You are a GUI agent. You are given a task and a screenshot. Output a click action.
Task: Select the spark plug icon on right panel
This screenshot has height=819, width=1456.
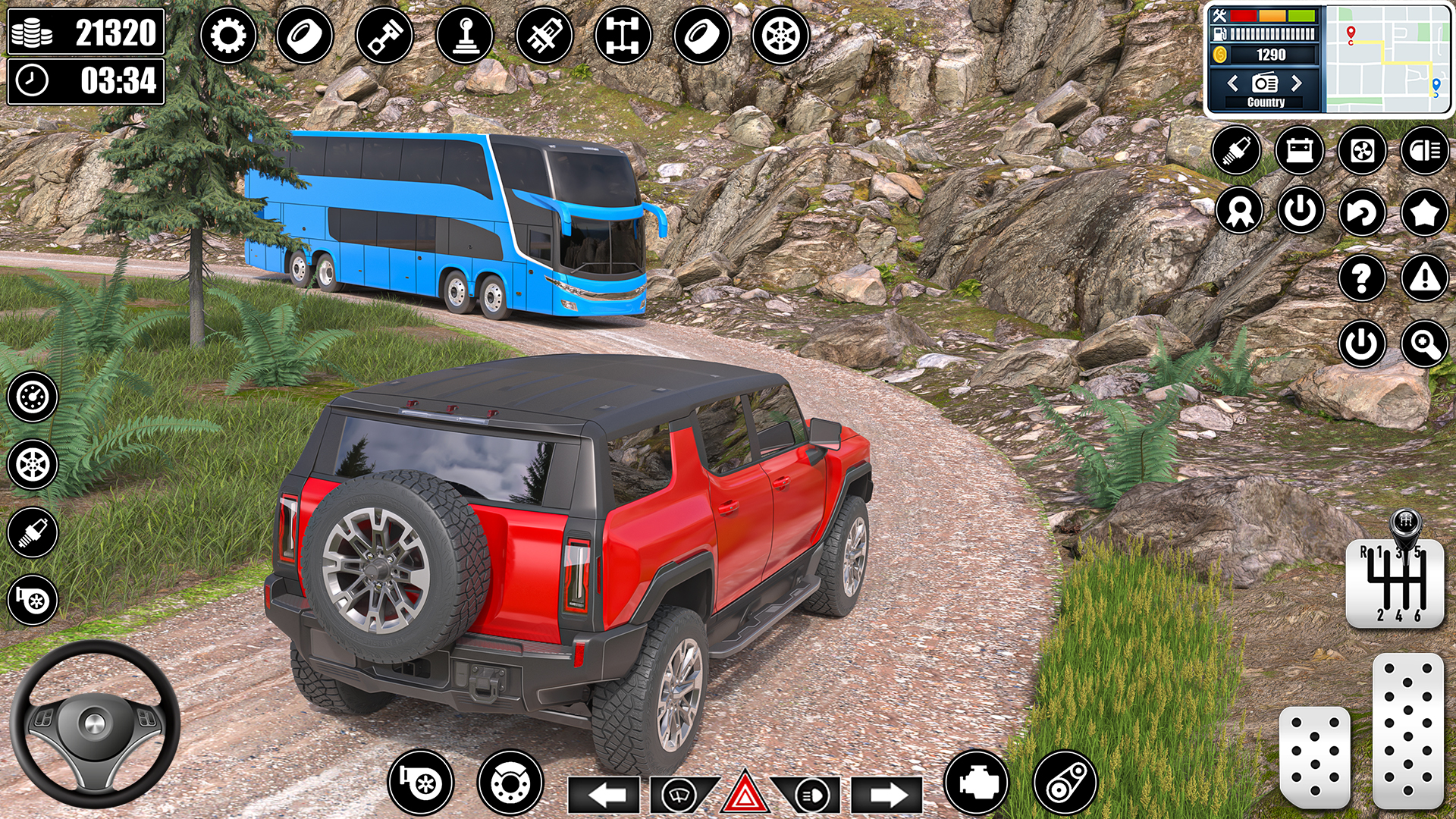(x=1236, y=149)
